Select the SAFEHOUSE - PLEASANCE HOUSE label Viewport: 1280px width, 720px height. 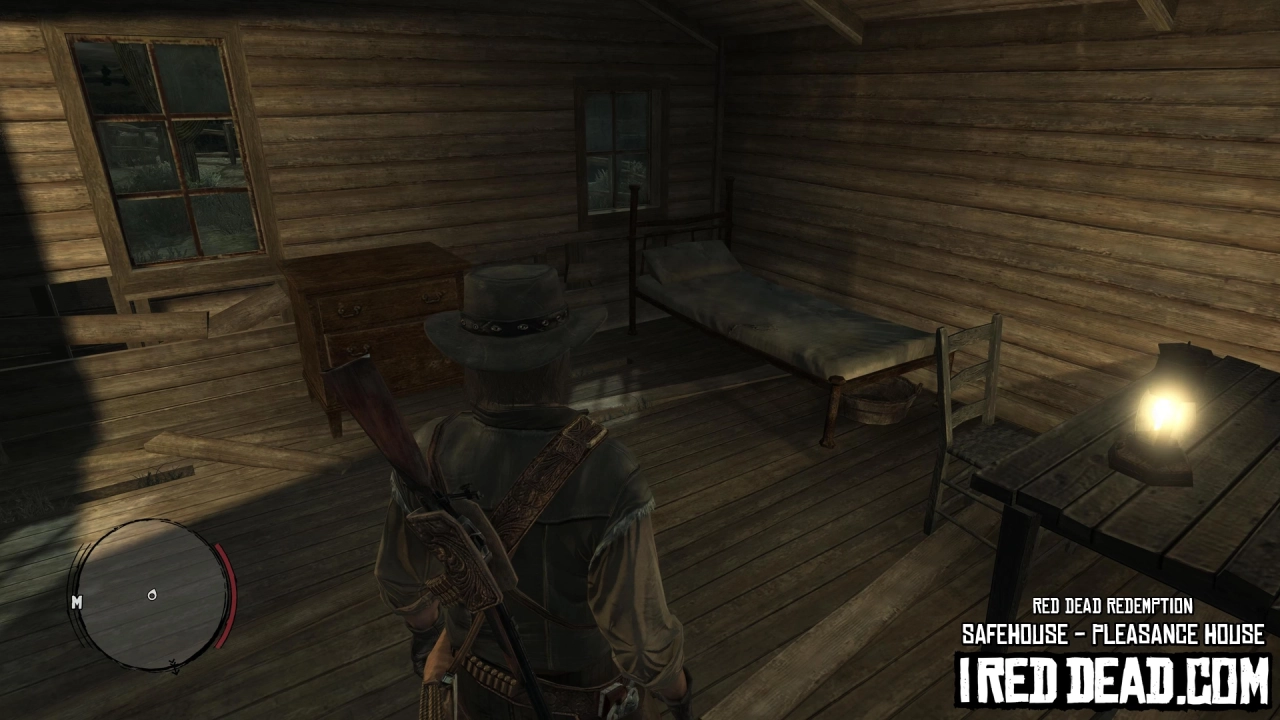(x=1113, y=632)
